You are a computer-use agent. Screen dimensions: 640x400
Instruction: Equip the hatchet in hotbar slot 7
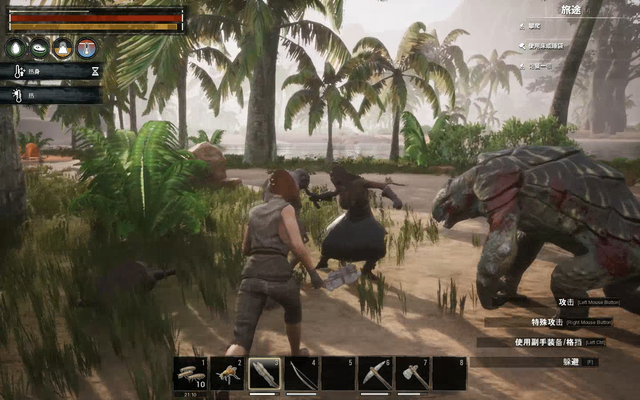tap(412, 373)
